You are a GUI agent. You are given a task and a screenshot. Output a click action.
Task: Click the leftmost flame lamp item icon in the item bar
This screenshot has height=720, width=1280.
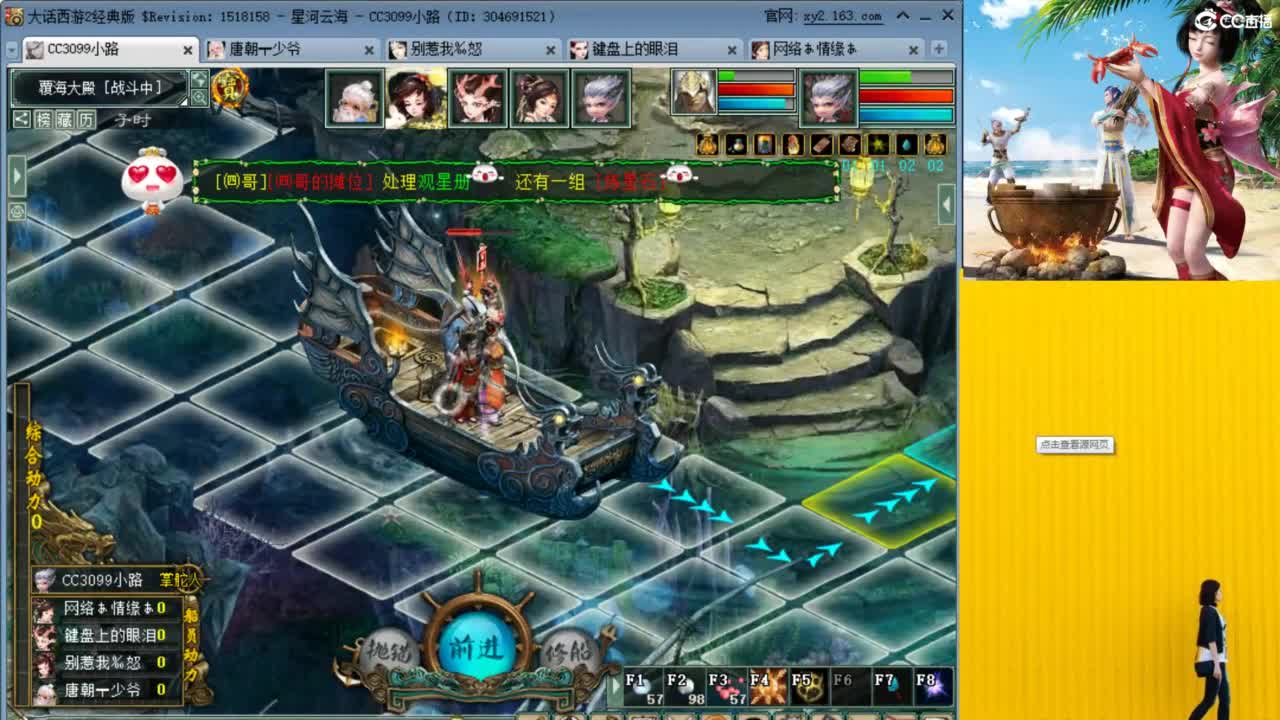click(706, 144)
